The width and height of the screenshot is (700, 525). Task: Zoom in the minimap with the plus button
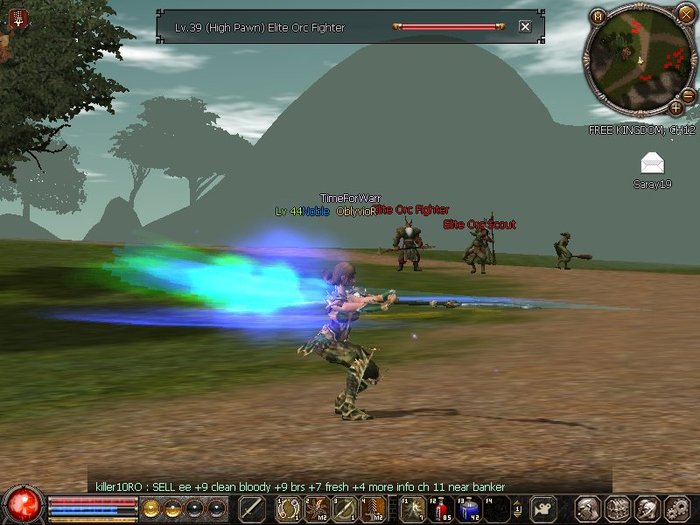click(676, 107)
